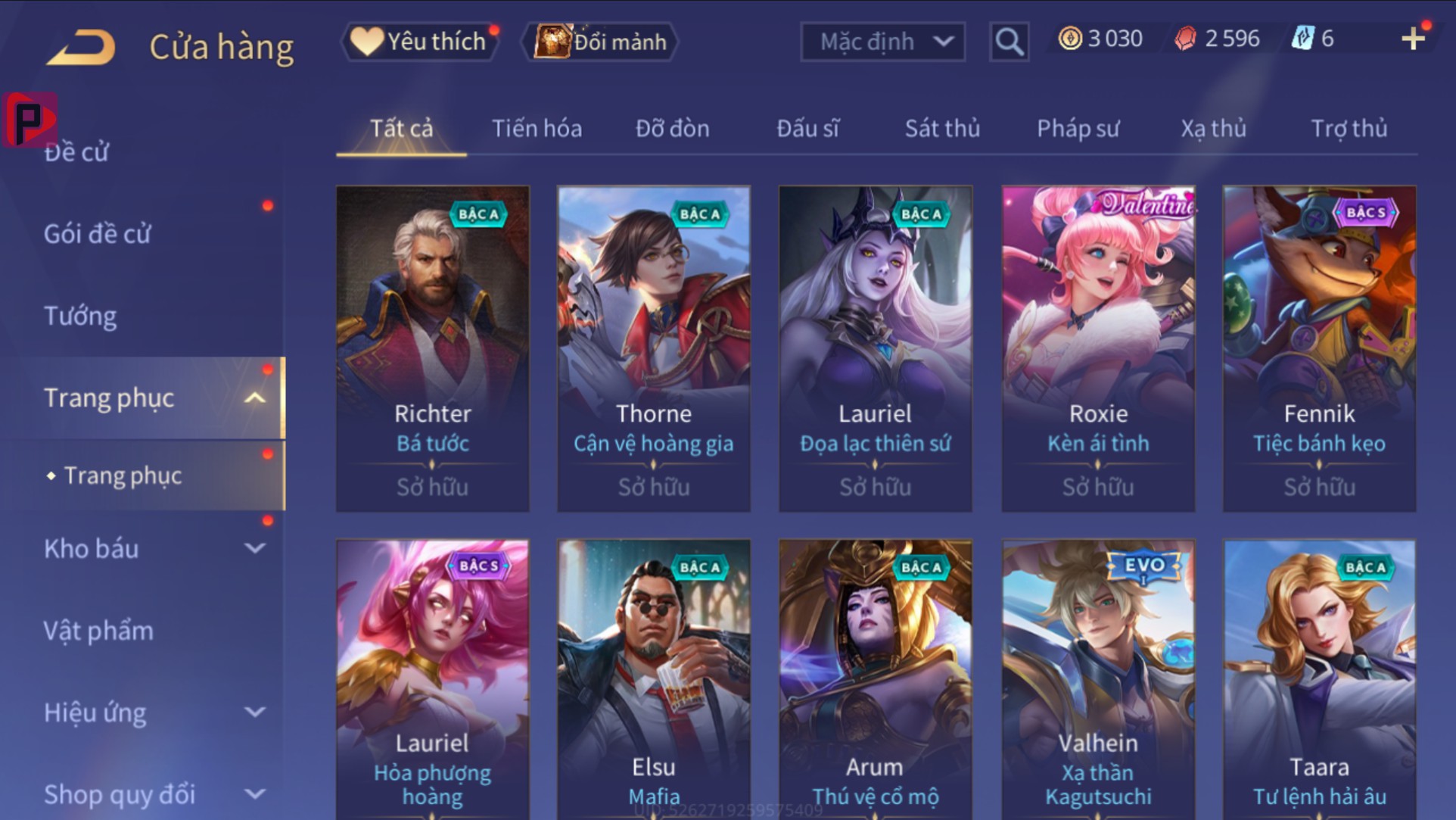Open the Mặc định sort dropdown
The width and height of the screenshot is (1456, 820).
(x=882, y=42)
